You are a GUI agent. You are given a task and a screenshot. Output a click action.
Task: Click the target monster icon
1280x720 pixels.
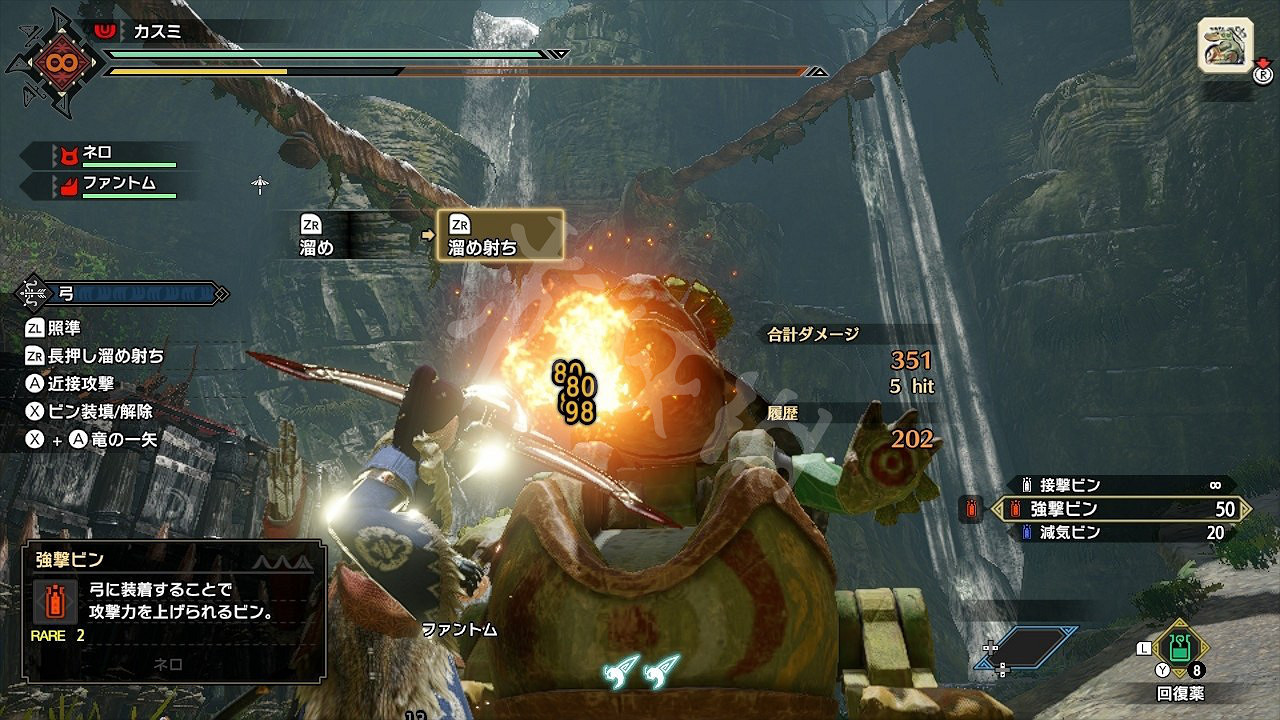click(1225, 47)
